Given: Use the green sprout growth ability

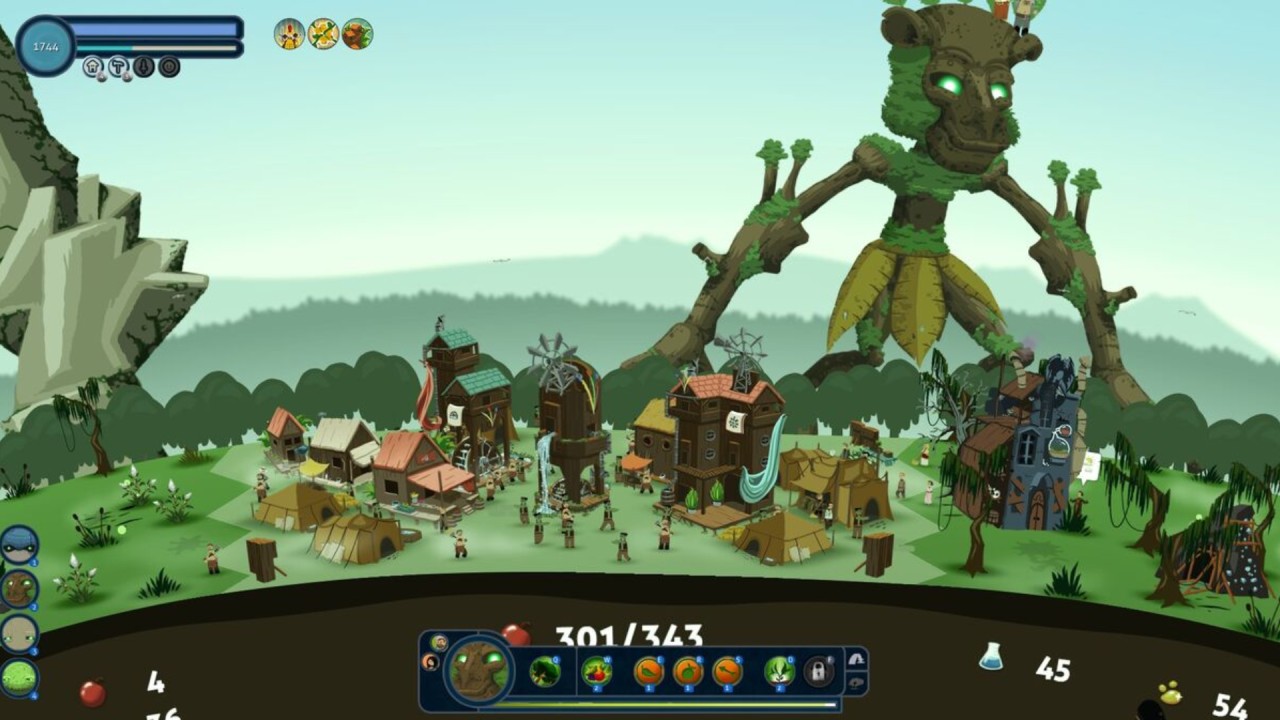Looking at the screenshot, I should 779,671.
